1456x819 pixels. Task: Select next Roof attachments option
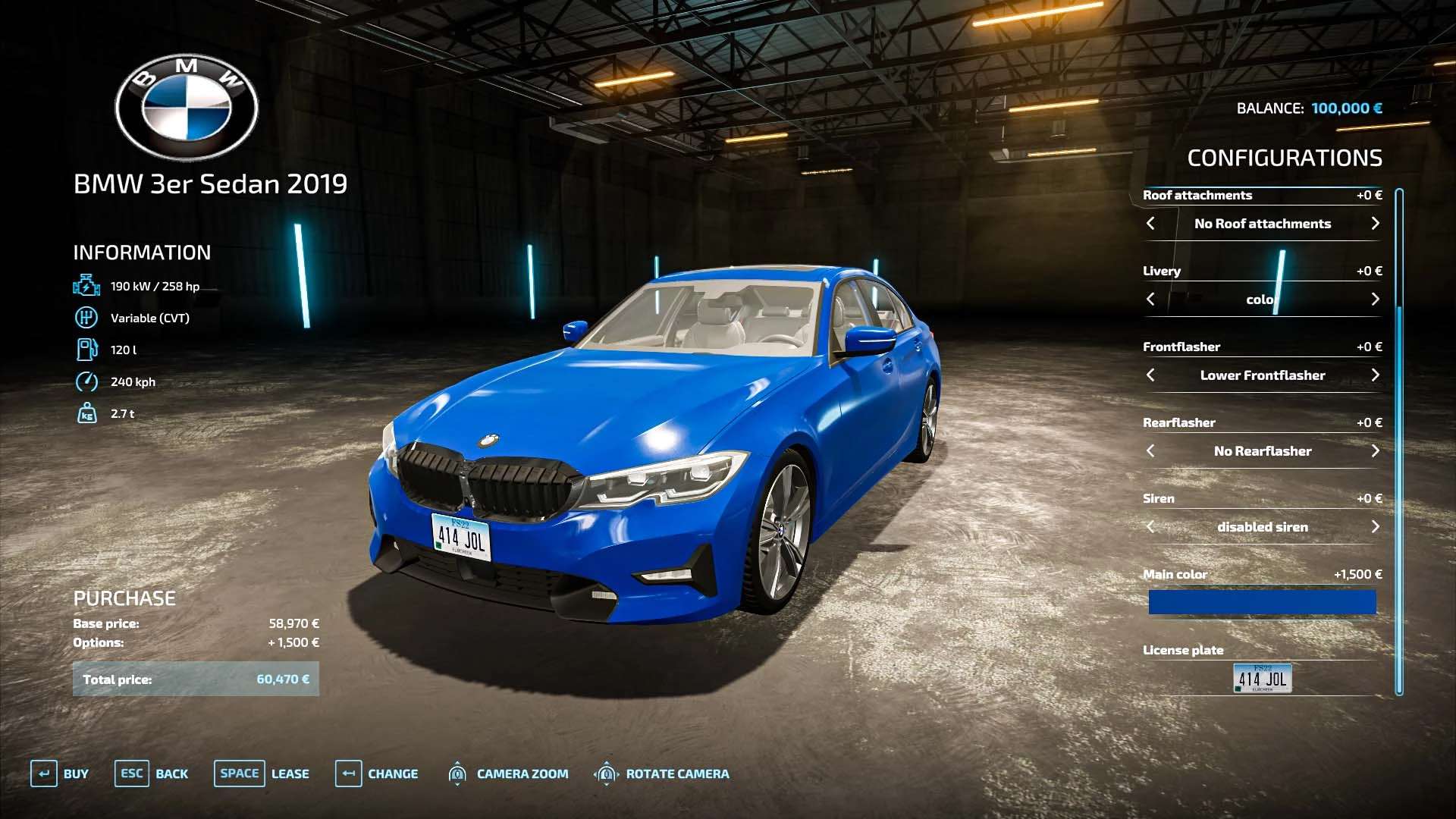click(x=1375, y=224)
